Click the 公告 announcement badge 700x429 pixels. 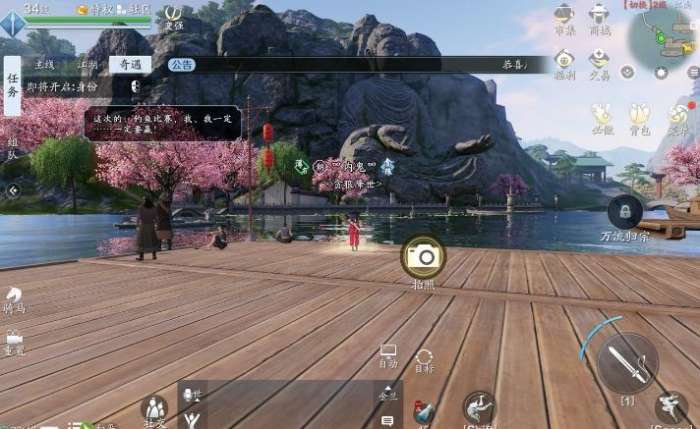181,64
